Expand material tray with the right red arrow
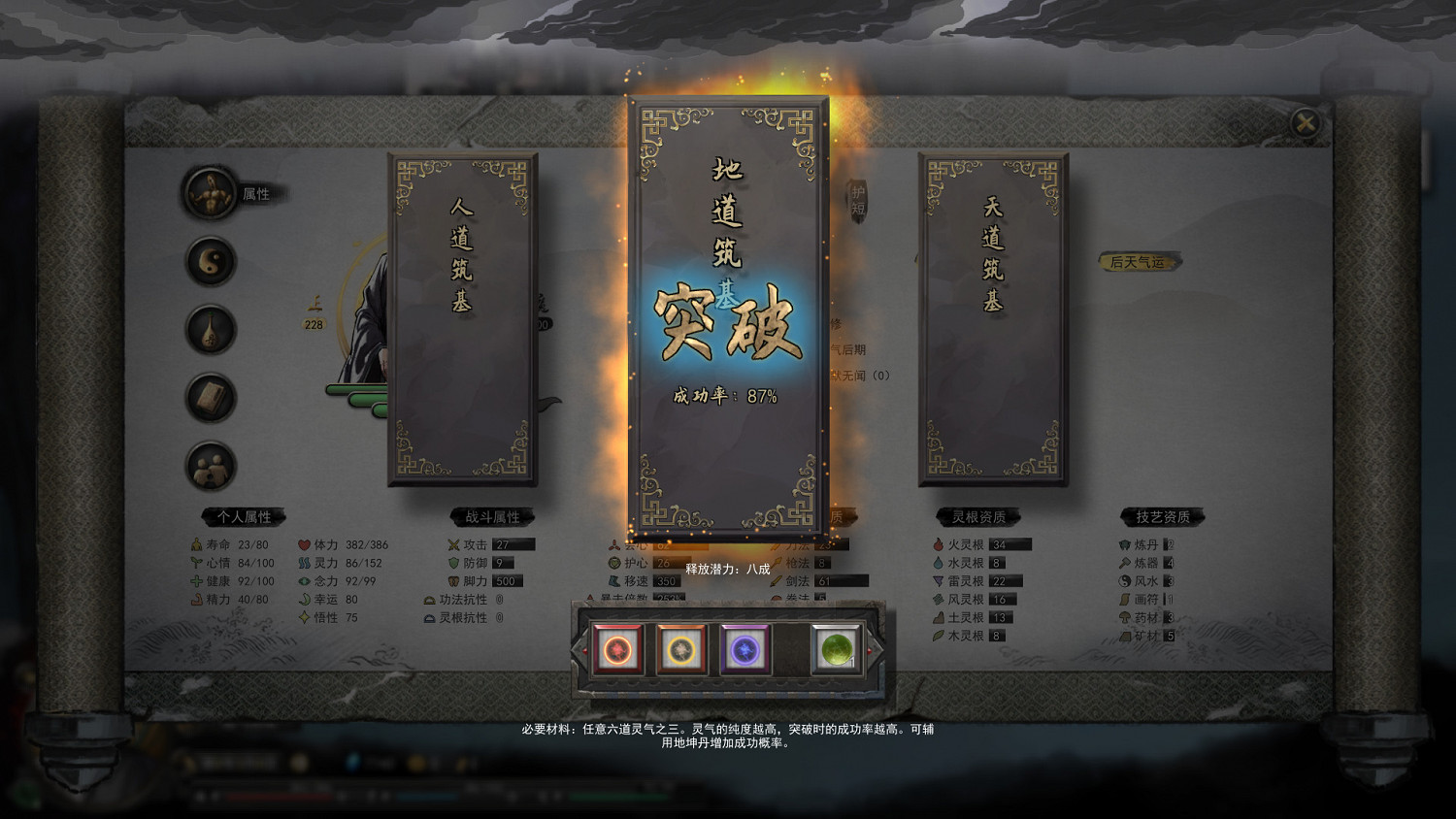 coord(869,650)
